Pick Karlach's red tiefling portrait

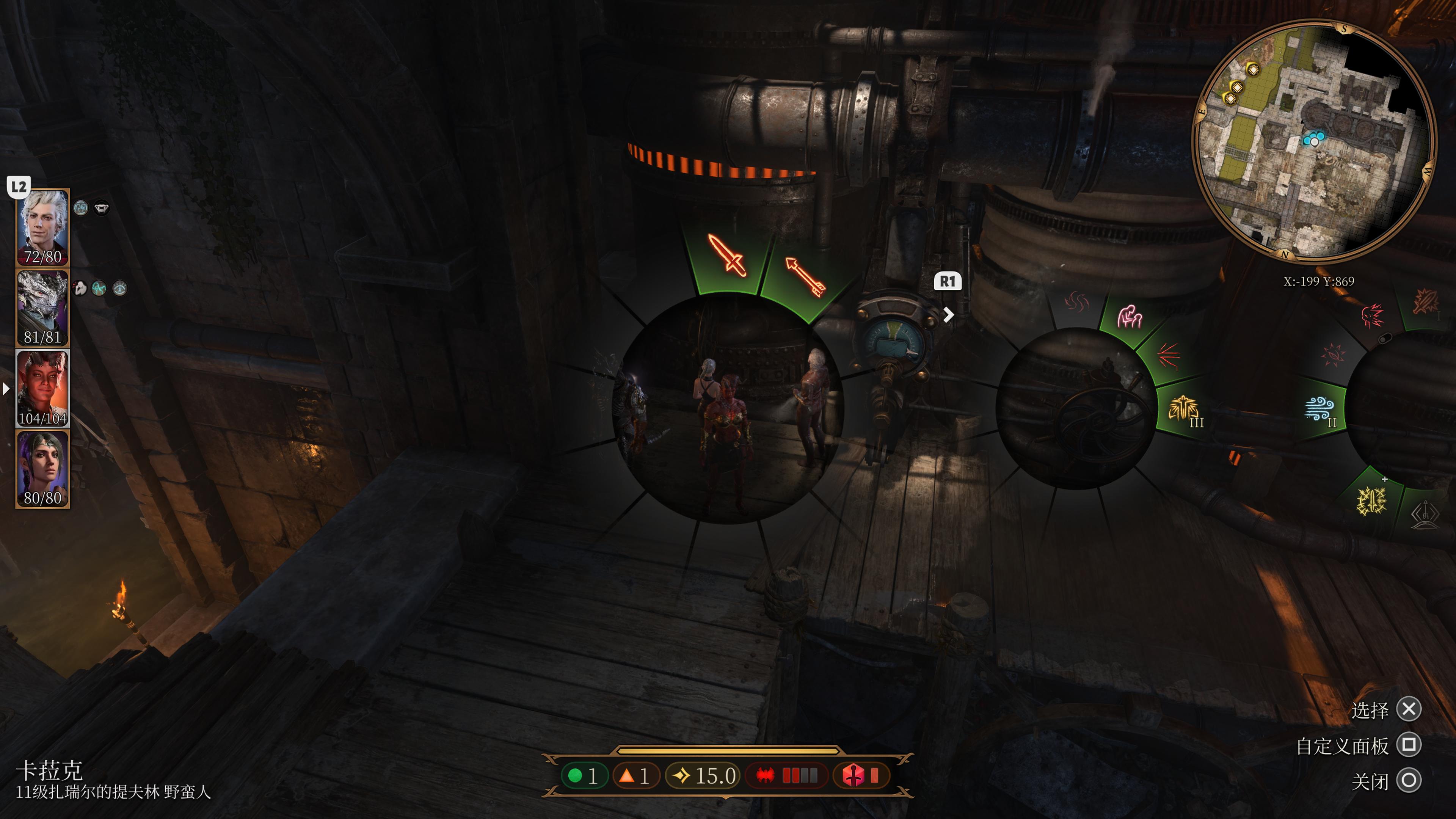pos(42,388)
